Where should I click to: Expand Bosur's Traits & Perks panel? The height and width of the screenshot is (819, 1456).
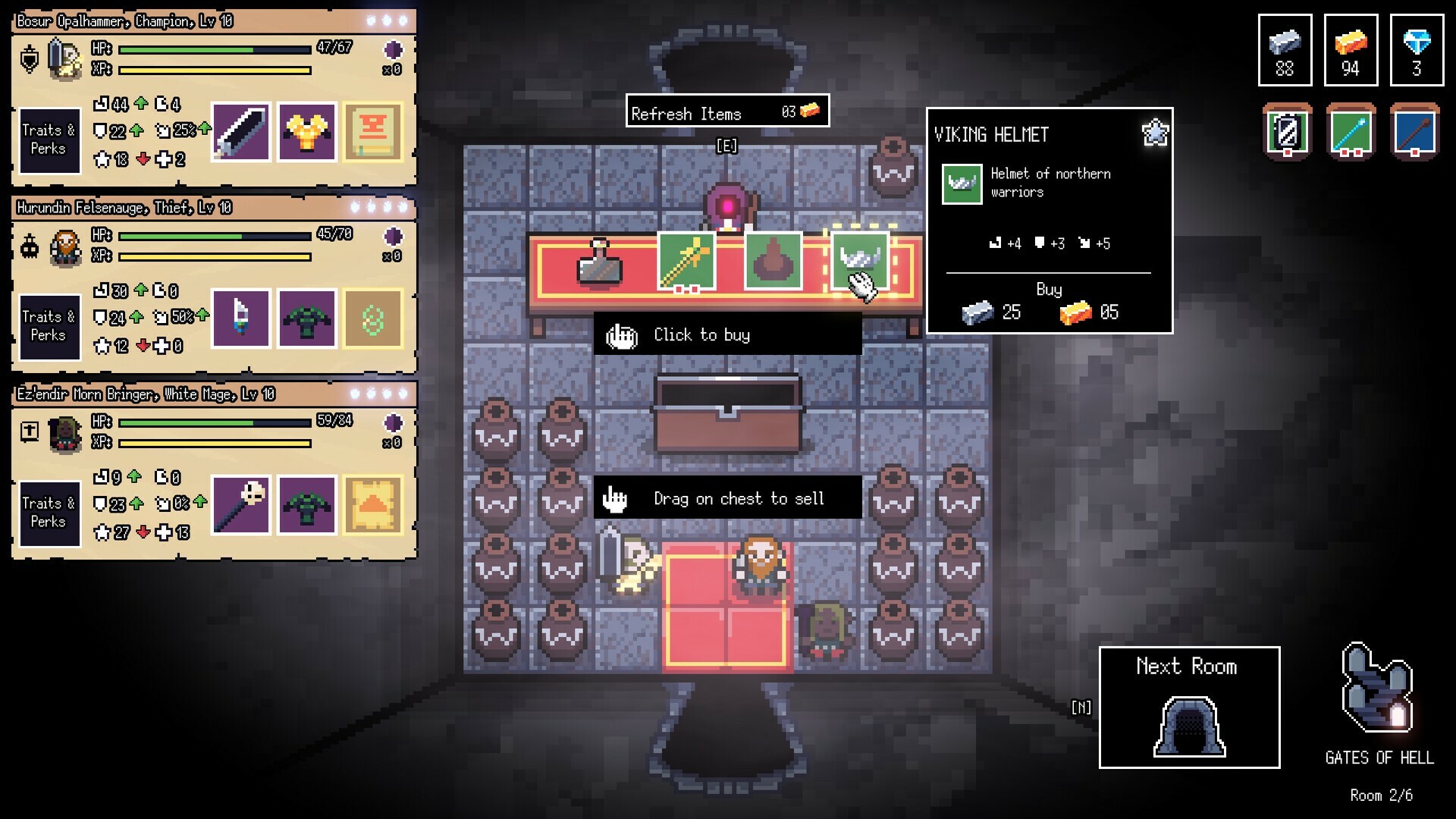(49, 140)
